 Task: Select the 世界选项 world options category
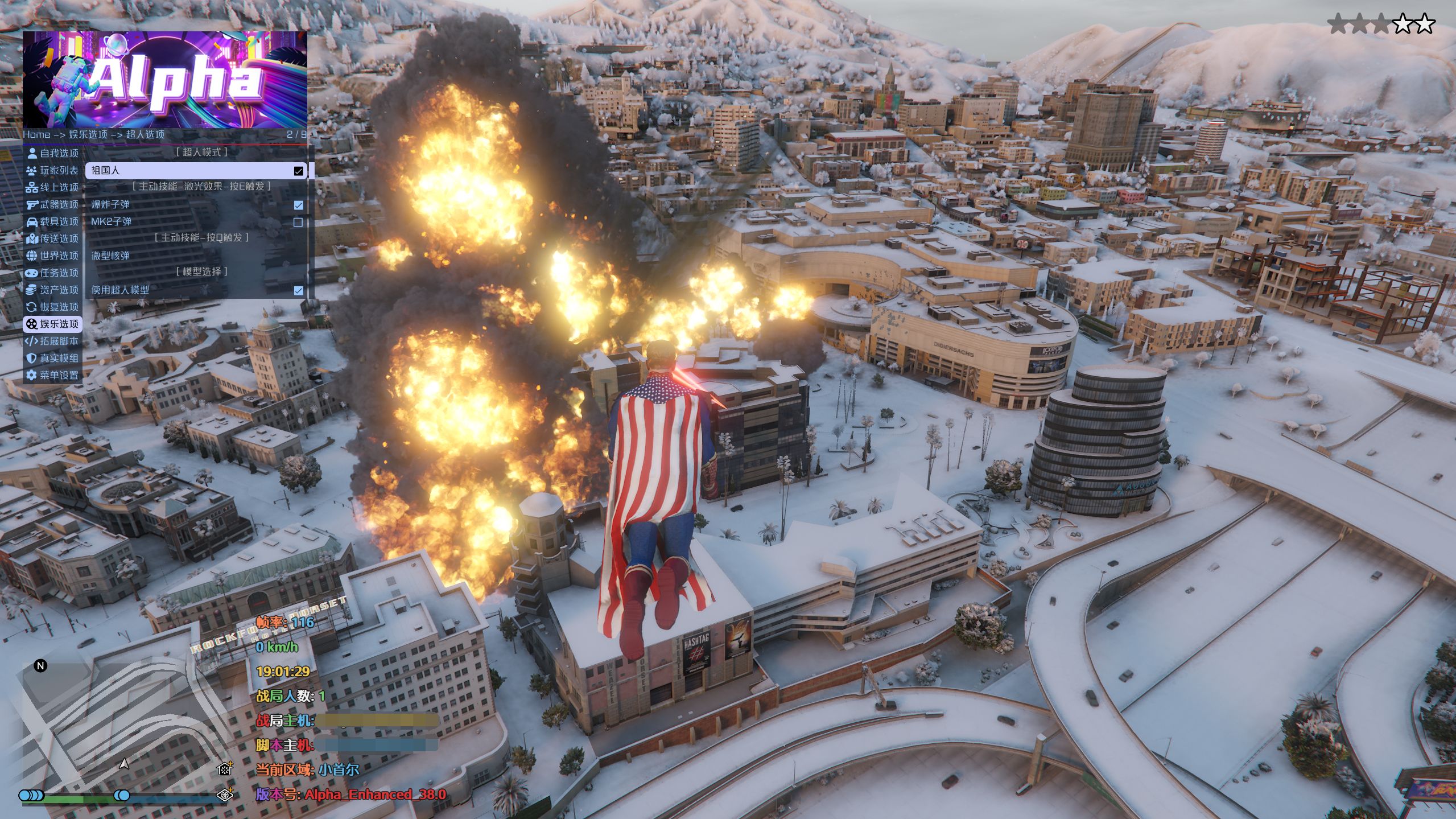(x=52, y=256)
